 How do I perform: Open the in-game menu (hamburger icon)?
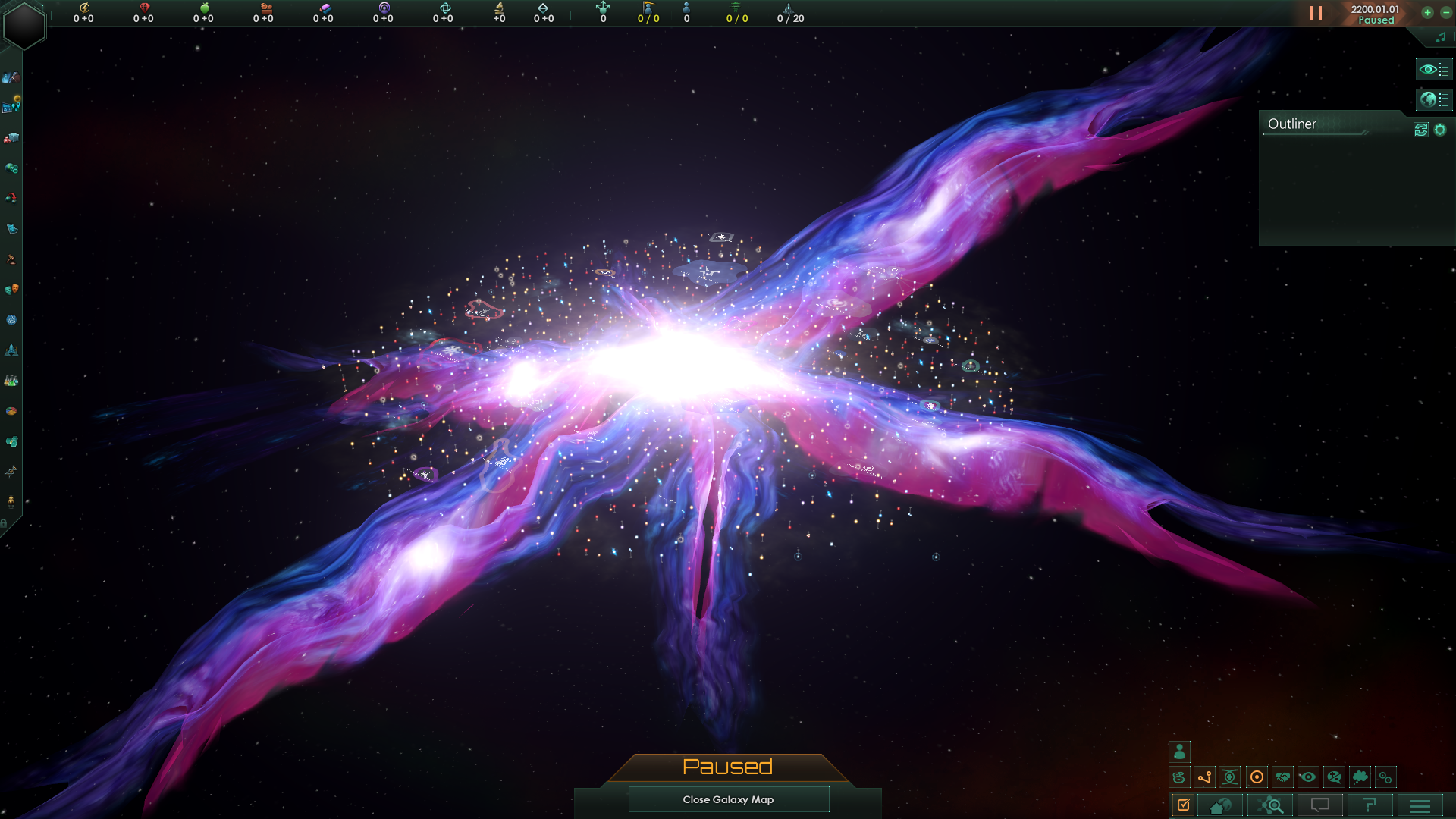(x=1419, y=805)
